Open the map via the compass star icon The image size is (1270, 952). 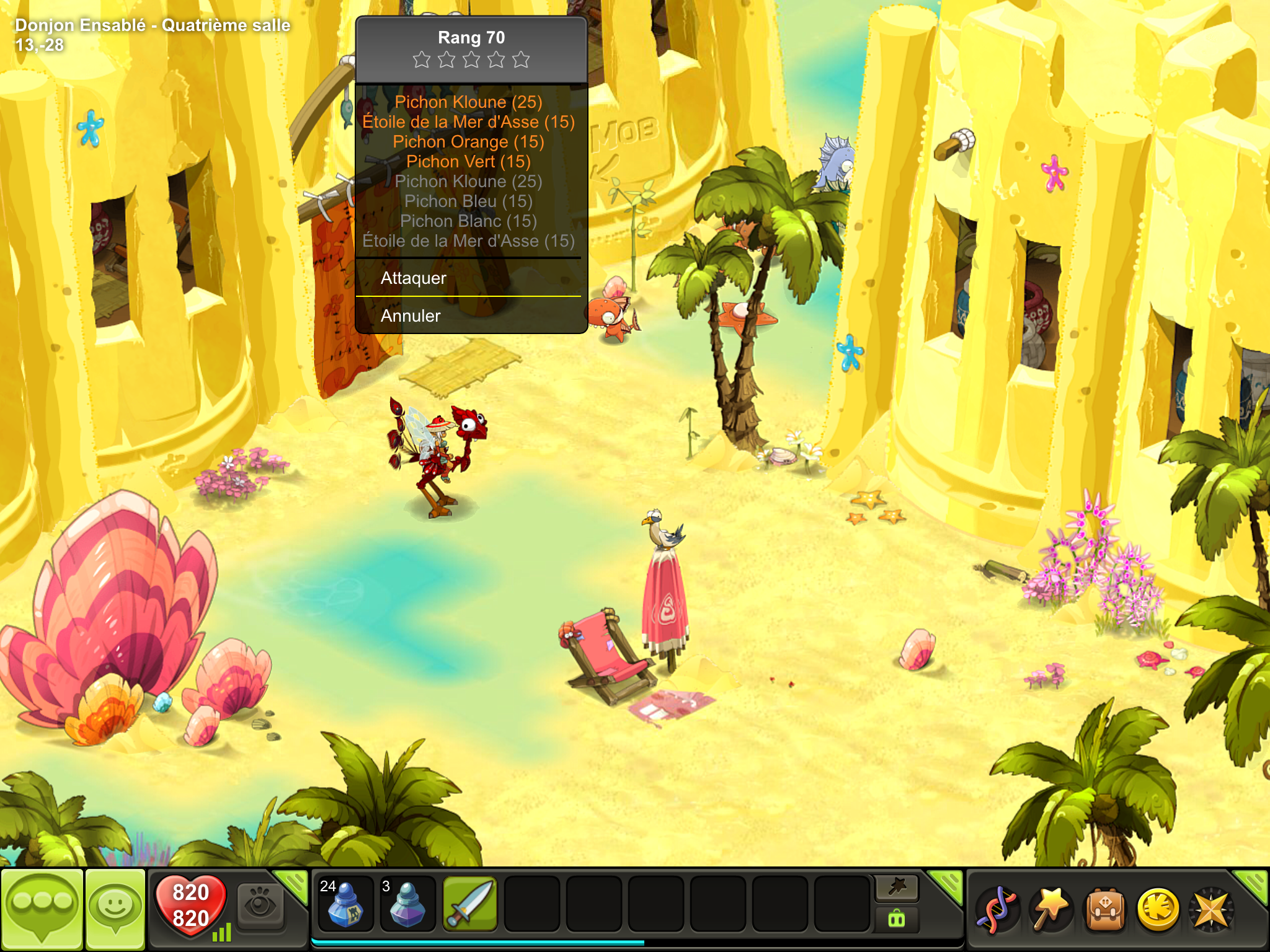(x=1210, y=910)
